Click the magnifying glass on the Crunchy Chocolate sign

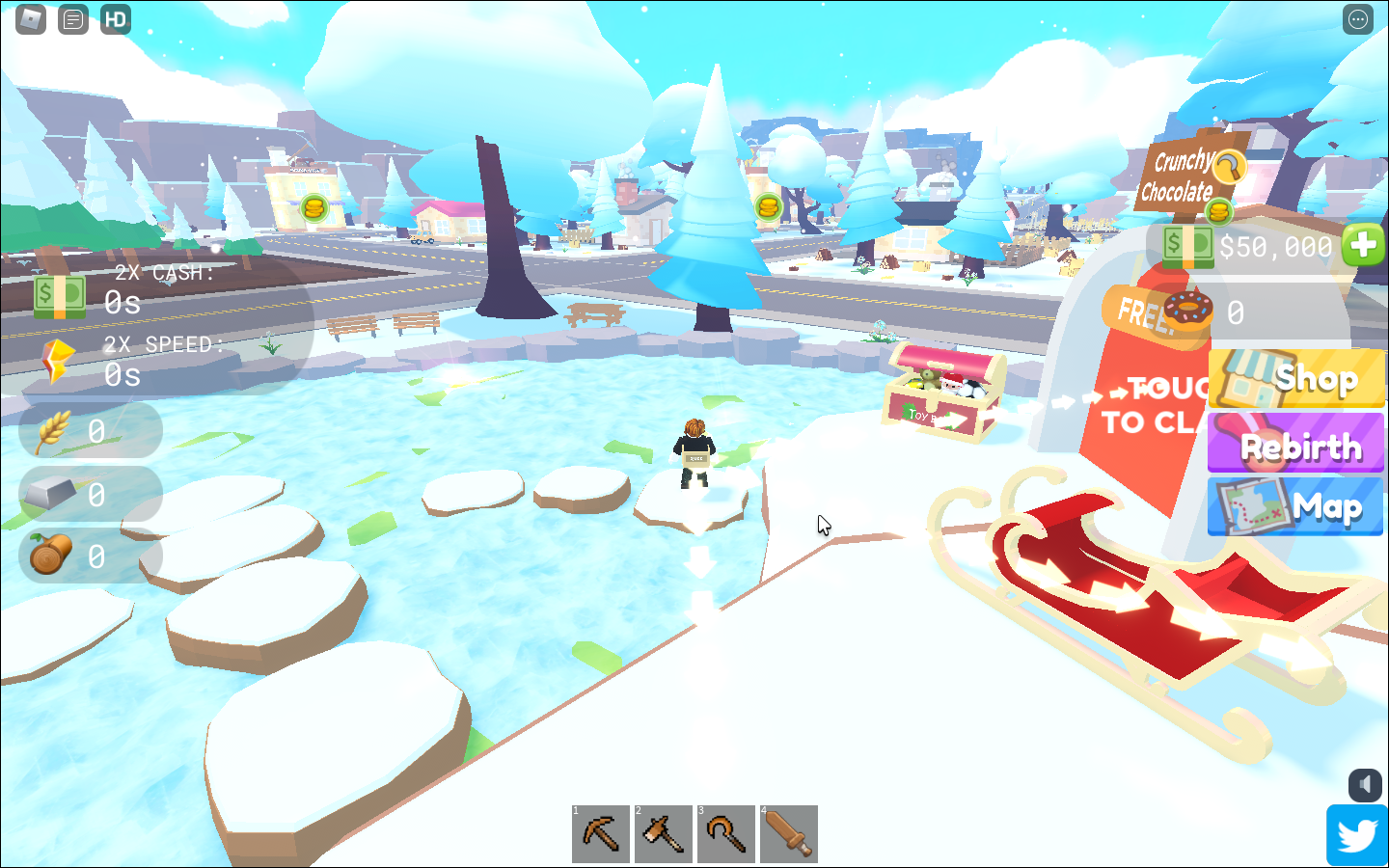click(x=1232, y=169)
